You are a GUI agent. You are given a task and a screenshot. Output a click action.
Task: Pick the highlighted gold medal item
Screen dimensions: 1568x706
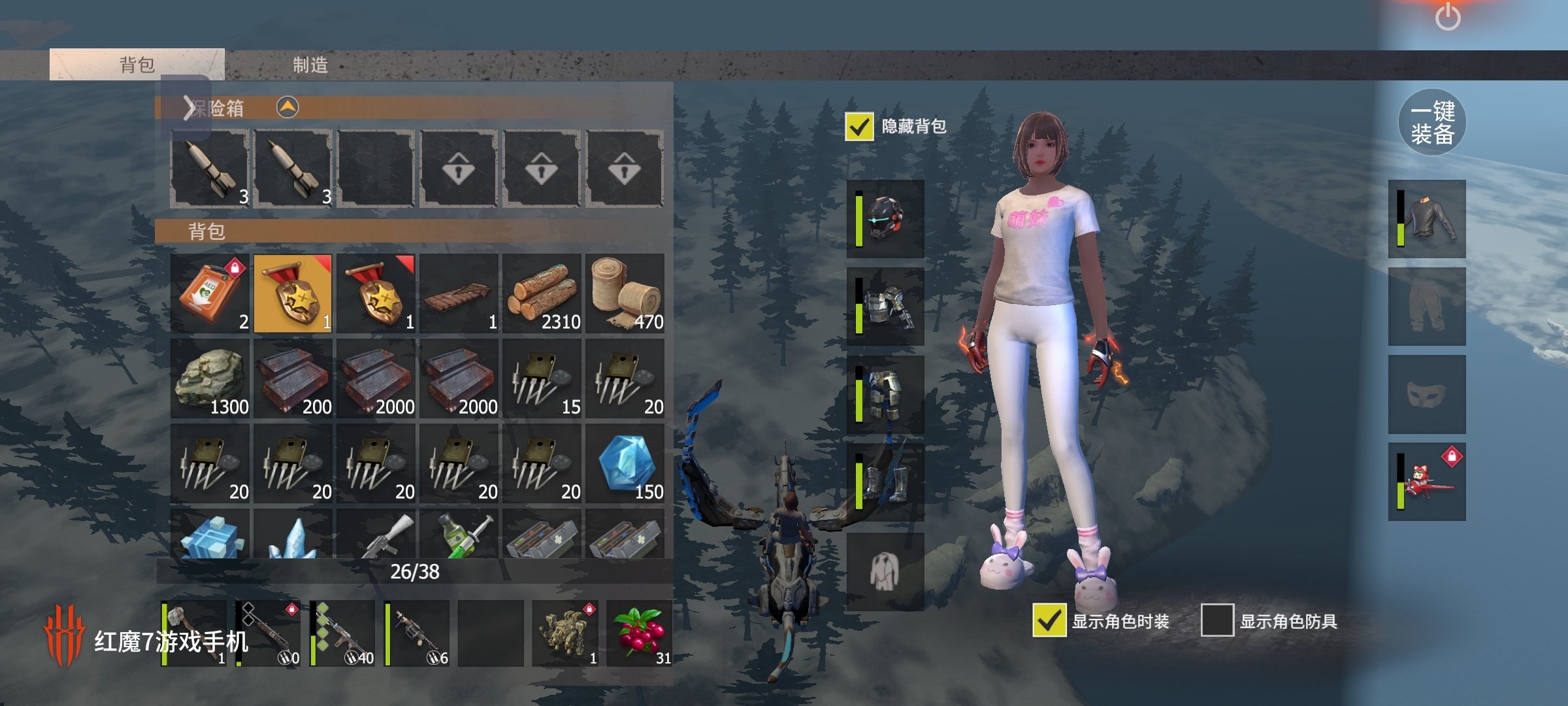pos(293,294)
